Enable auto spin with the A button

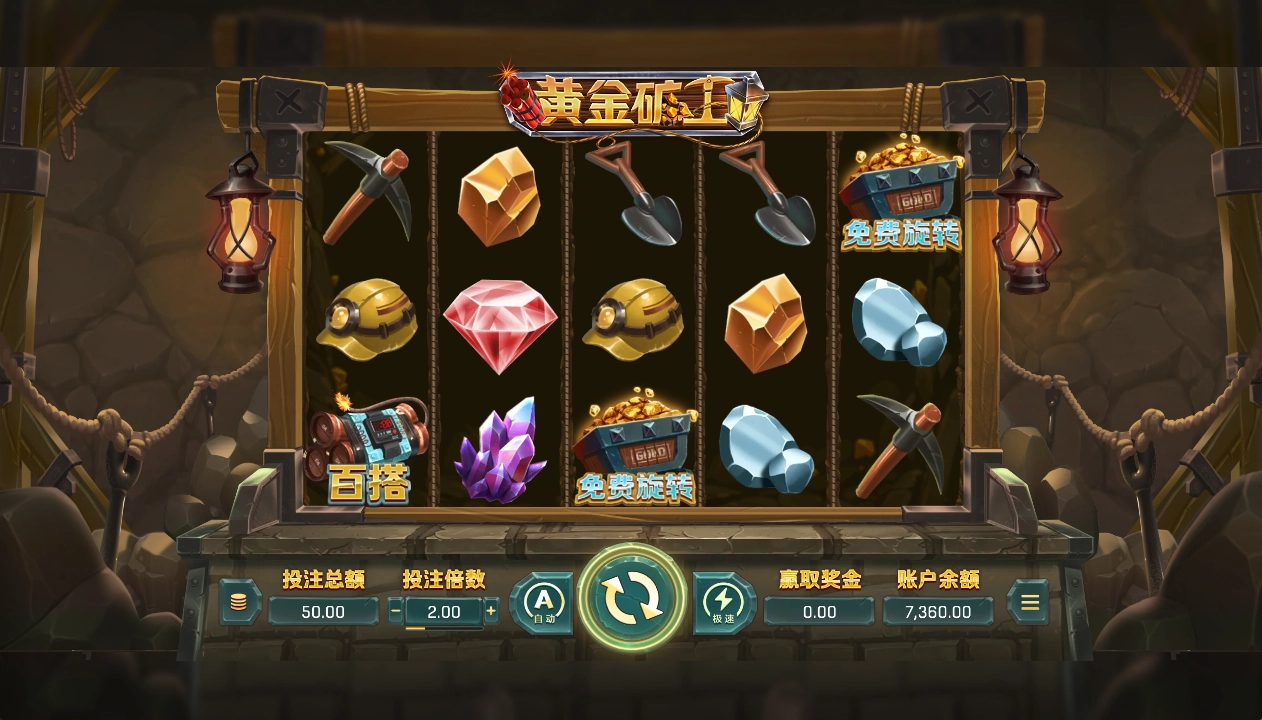coord(543,603)
